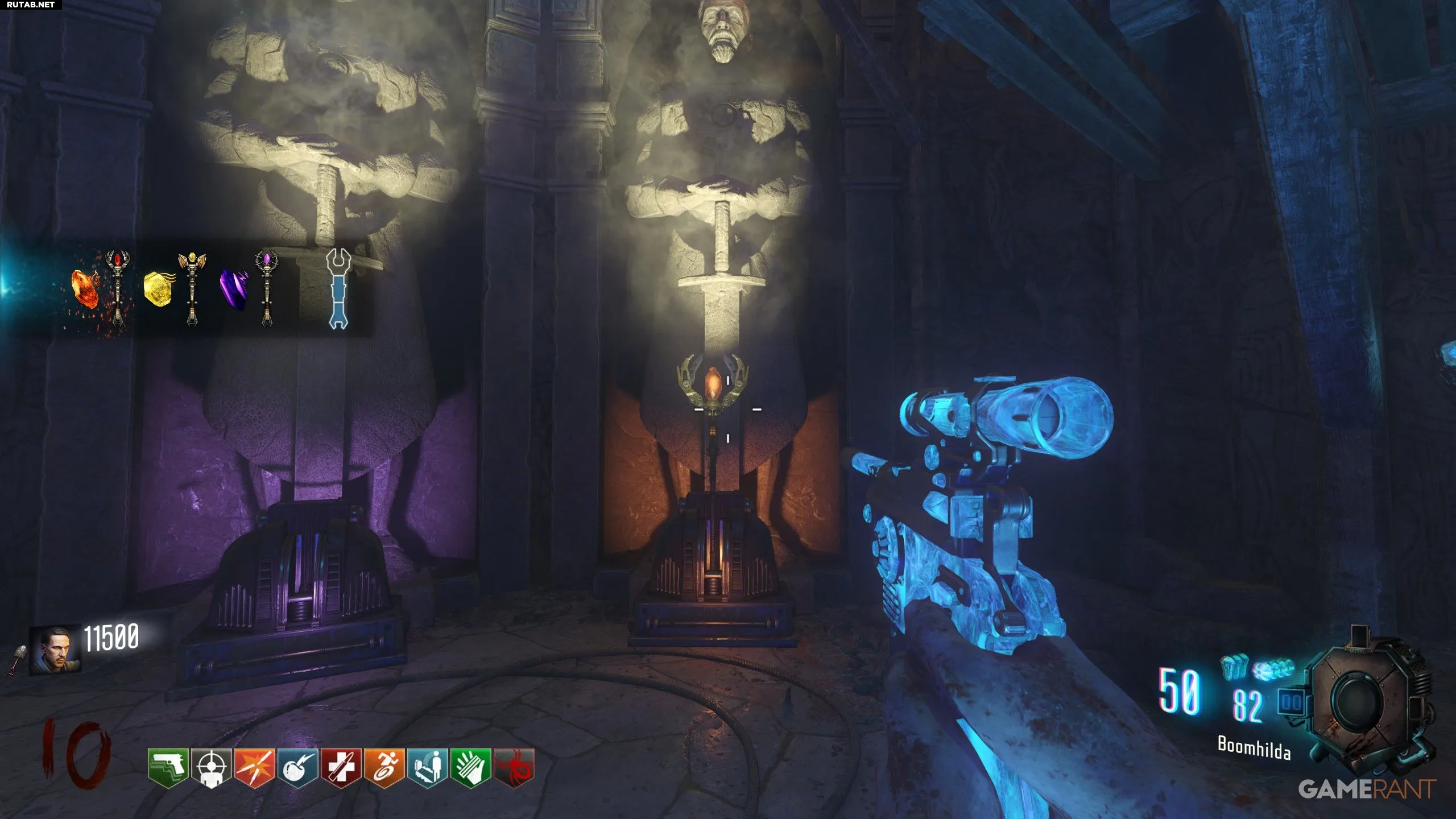
Task: Select the Deadshot Daiquiri crosshair perk icon
Action: (x=212, y=768)
